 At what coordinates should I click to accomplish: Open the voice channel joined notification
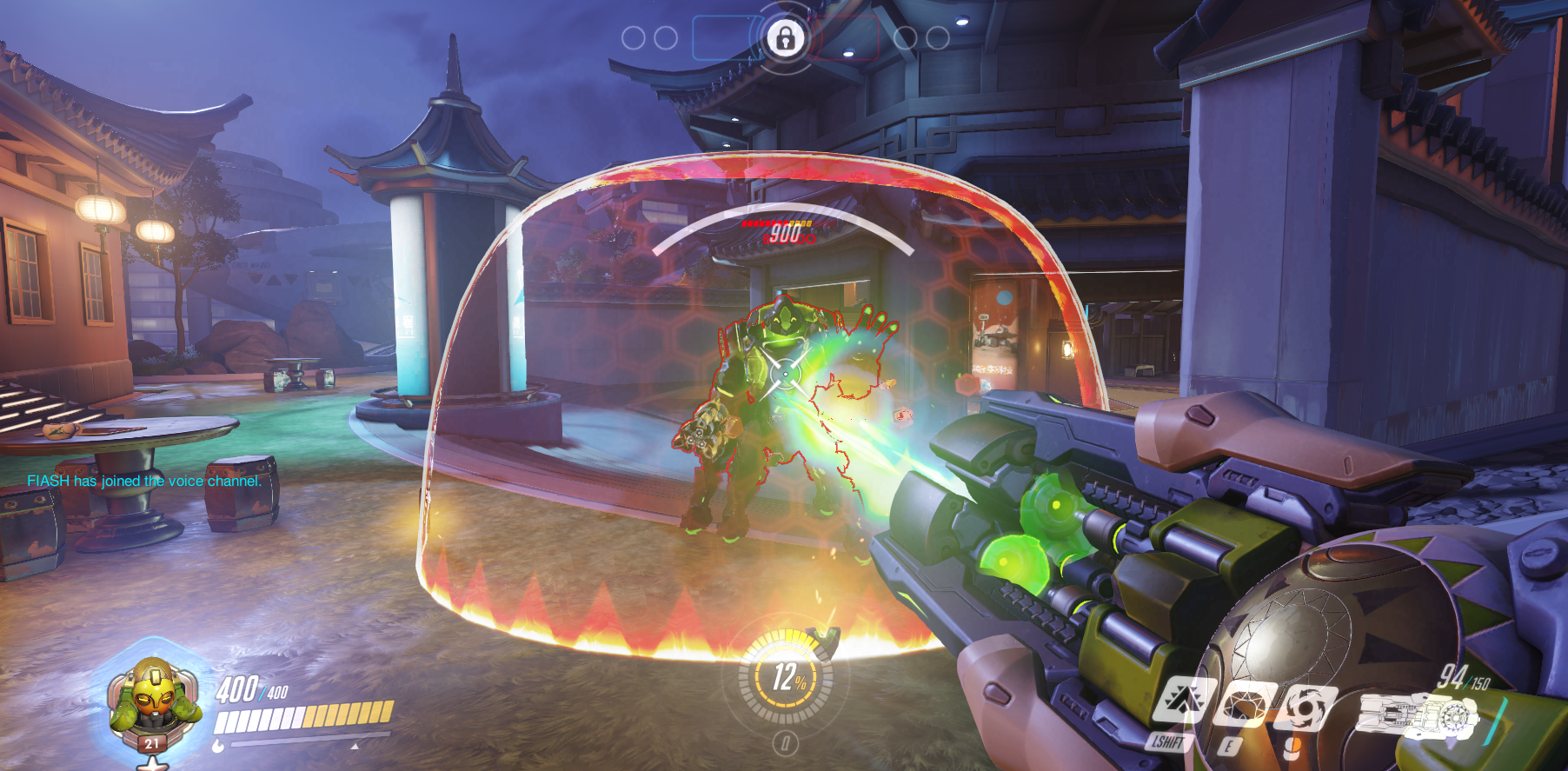tap(143, 481)
